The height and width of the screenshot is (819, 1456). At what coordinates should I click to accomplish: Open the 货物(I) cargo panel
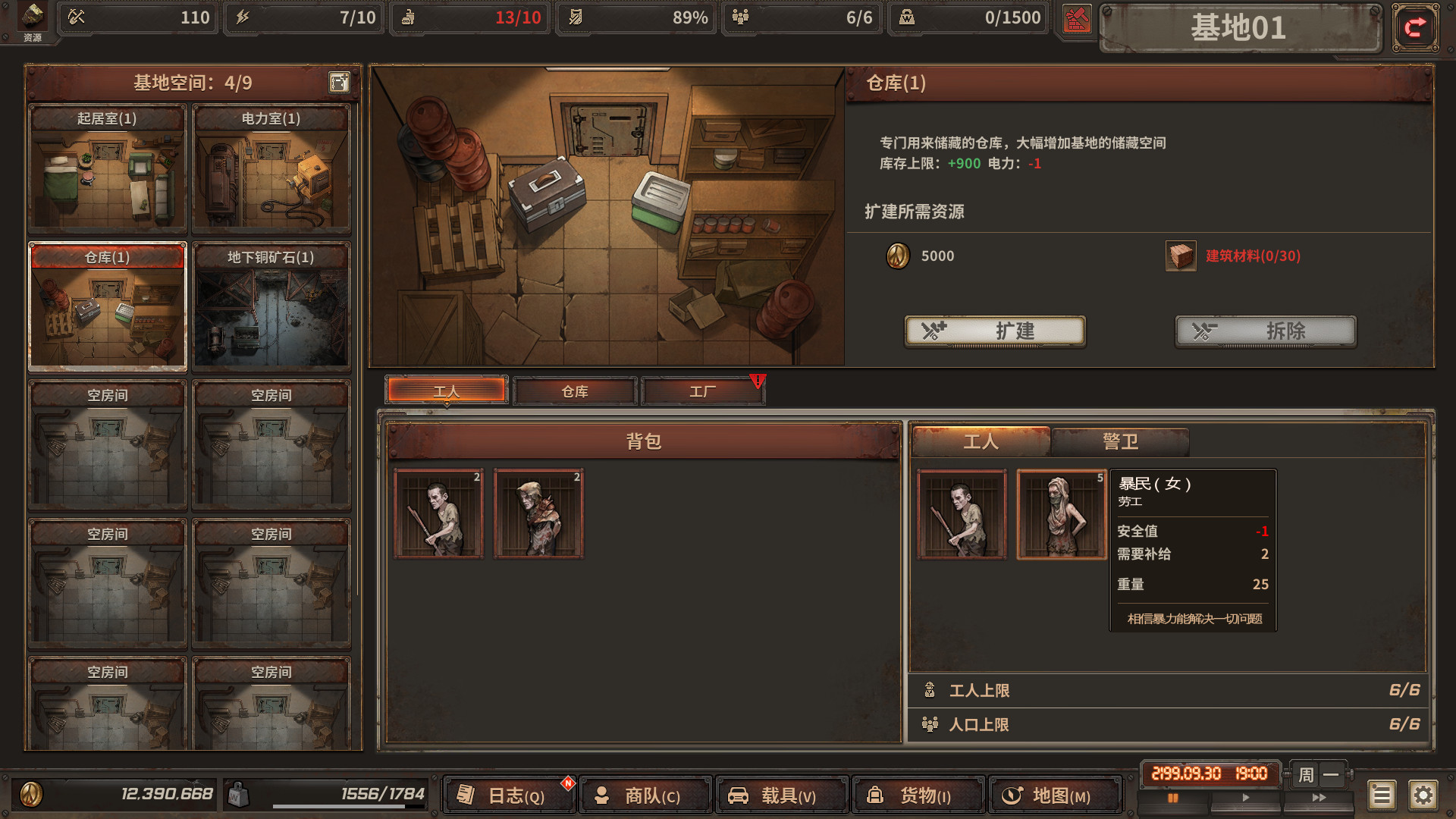(918, 795)
